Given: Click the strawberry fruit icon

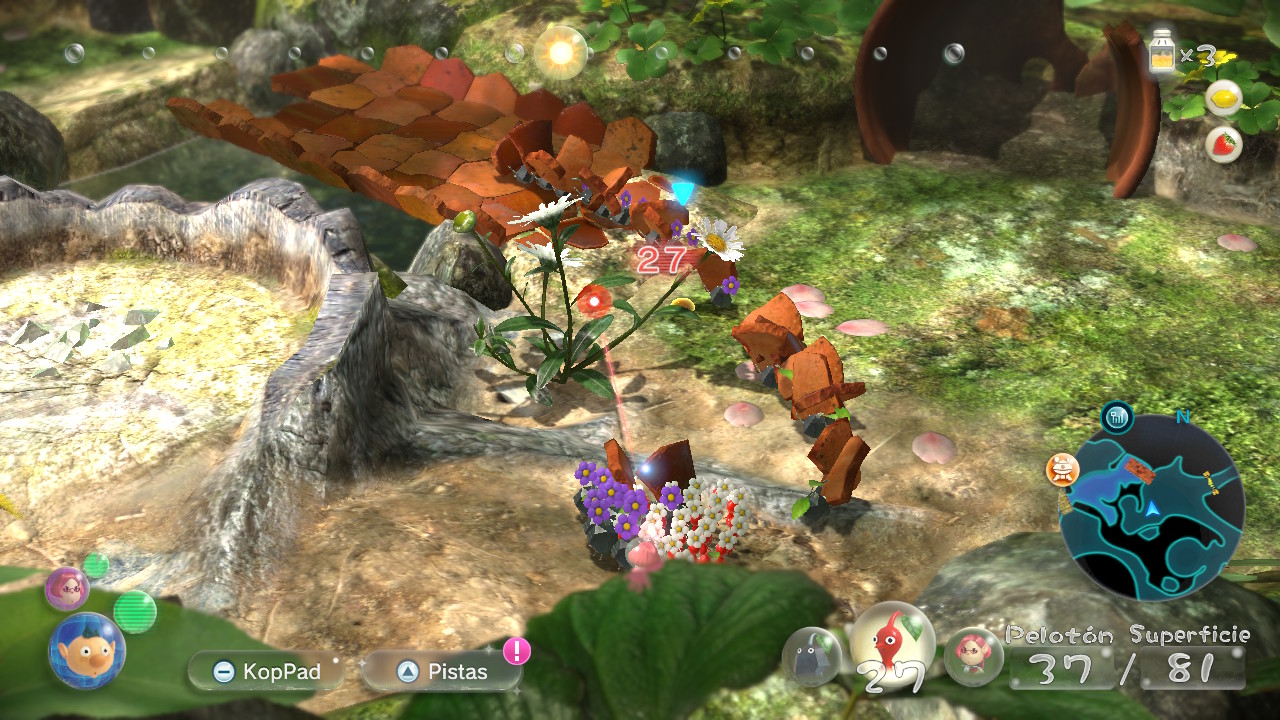Looking at the screenshot, I should click(x=1223, y=144).
